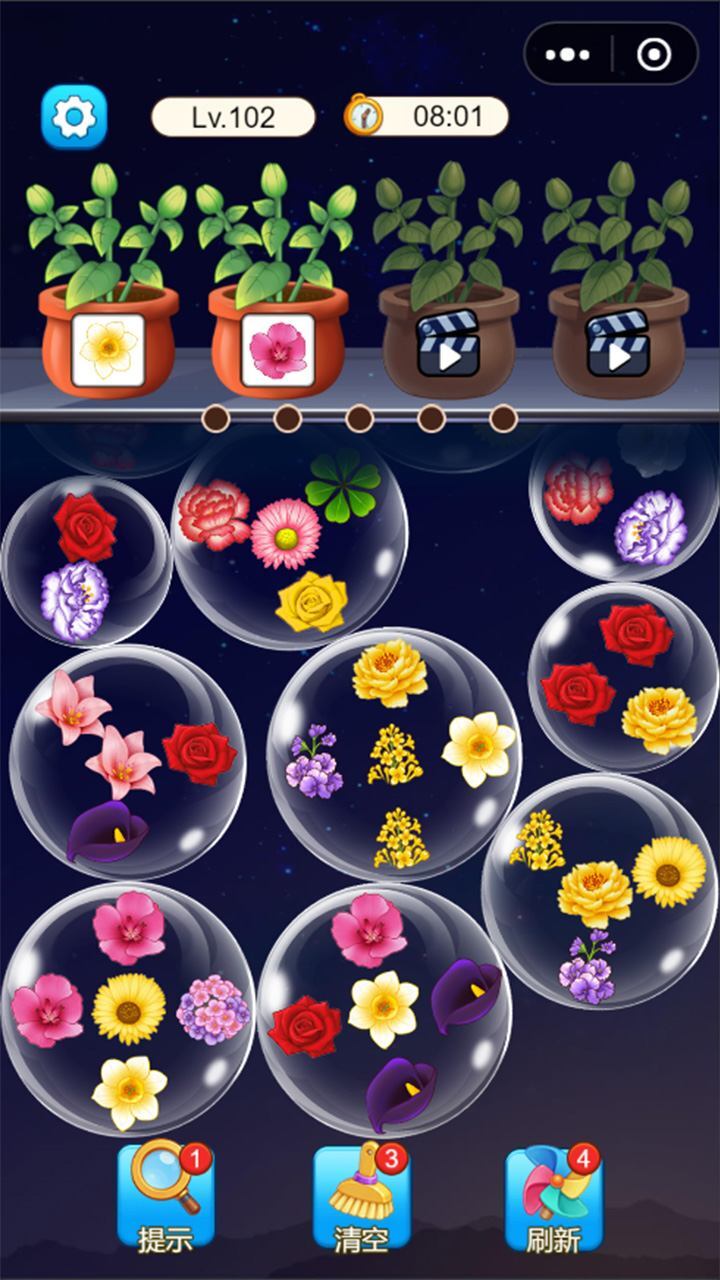Use the 提示 hint magnifier booster
The width and height of the screenshot is (720, 1280).
[166, 1197]
